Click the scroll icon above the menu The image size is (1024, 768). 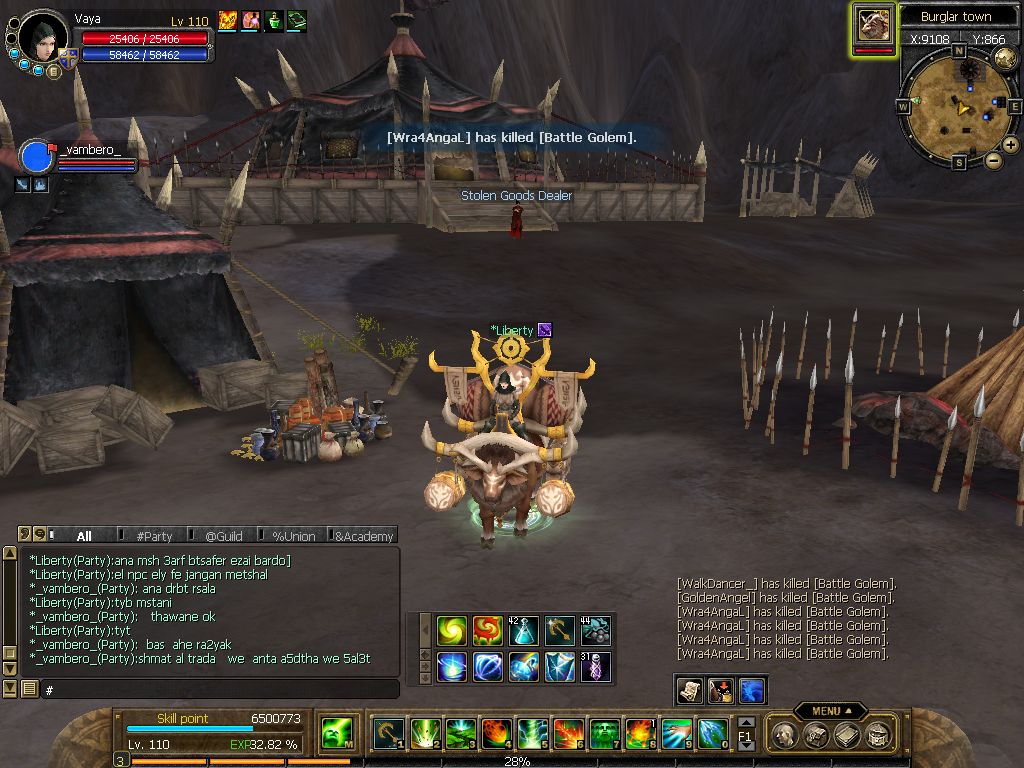point(689,689)
